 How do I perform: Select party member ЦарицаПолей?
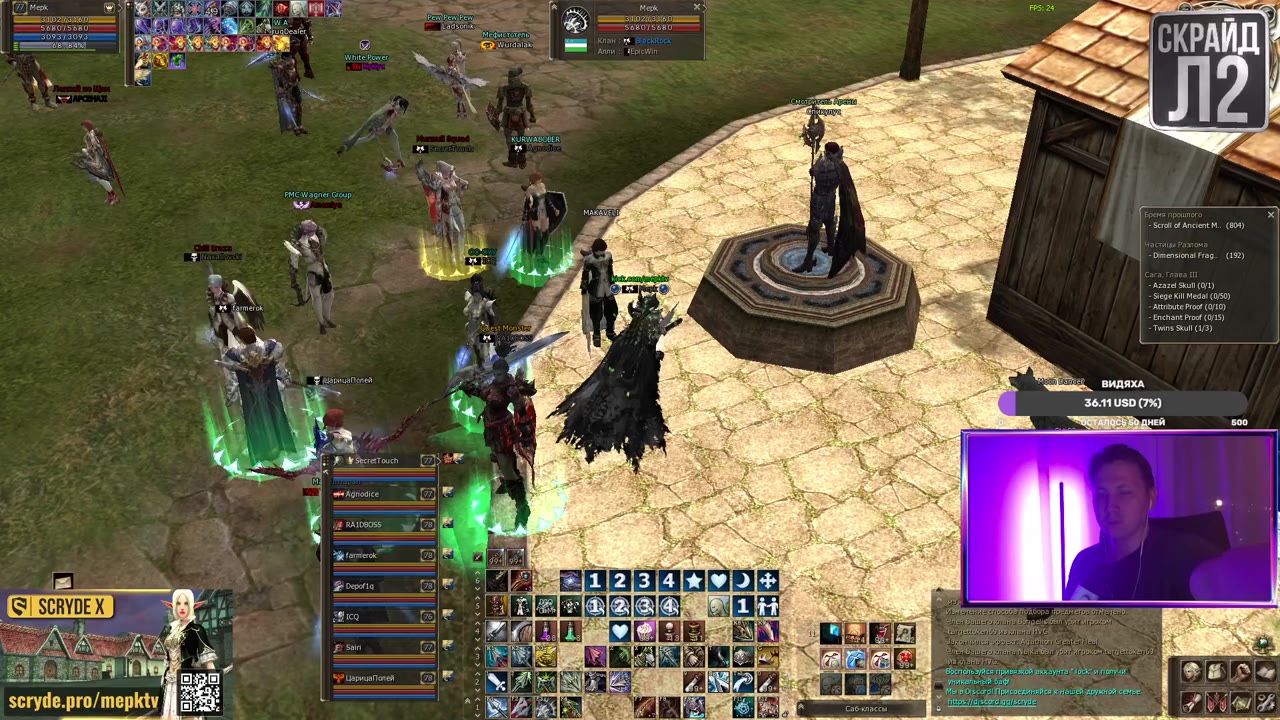[x=370, y=679]
